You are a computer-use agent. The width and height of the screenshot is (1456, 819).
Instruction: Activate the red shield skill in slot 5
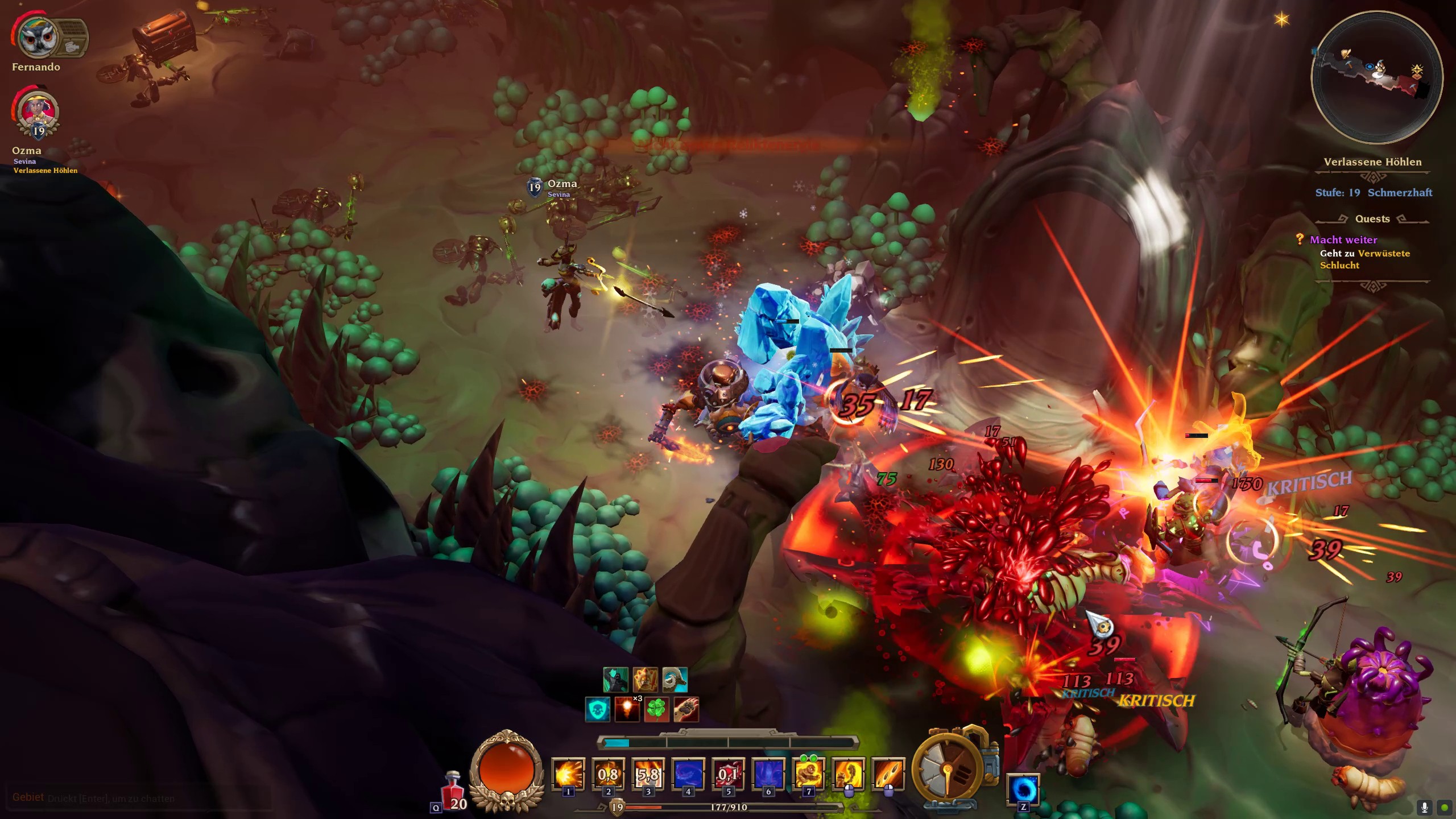pos(728,775)
